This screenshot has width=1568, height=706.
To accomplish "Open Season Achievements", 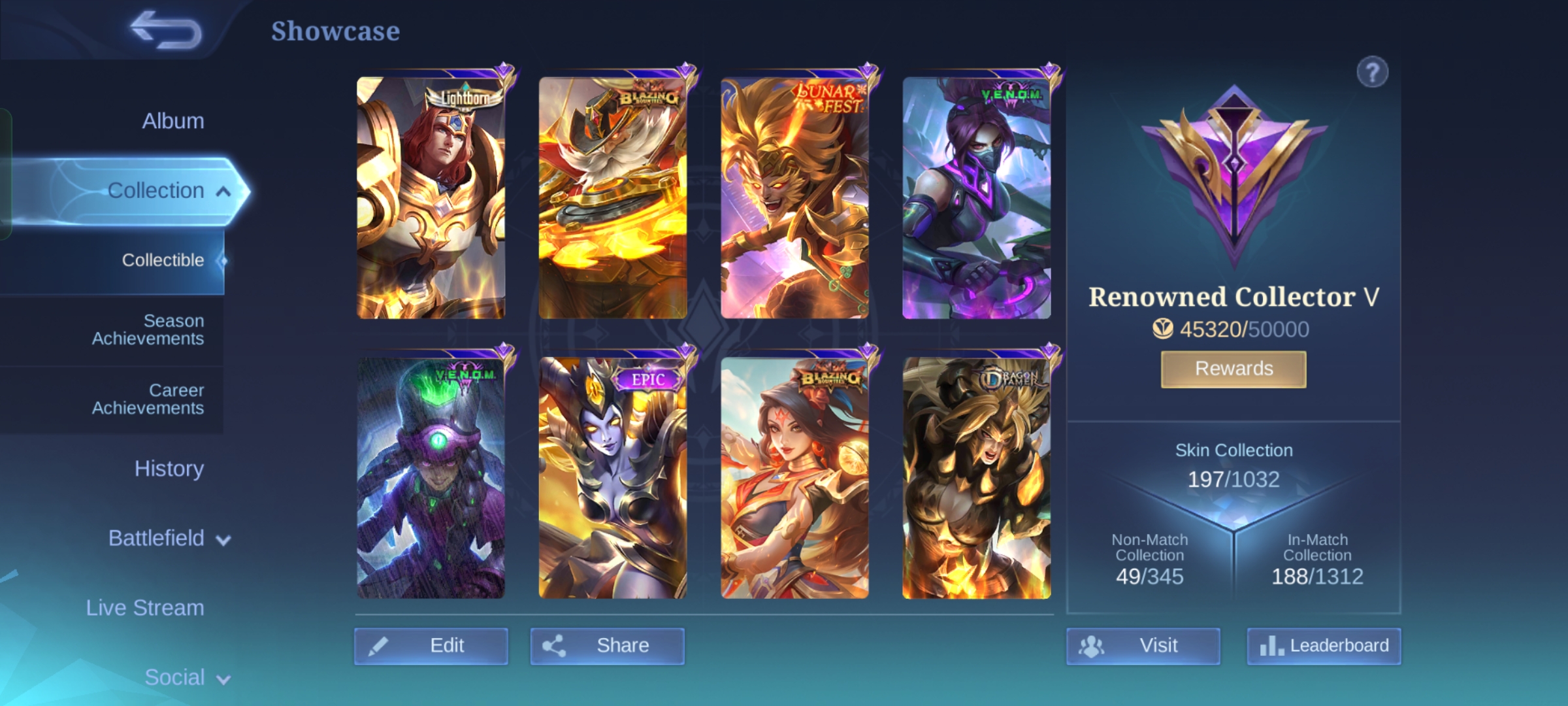I will tap(148, 329).
